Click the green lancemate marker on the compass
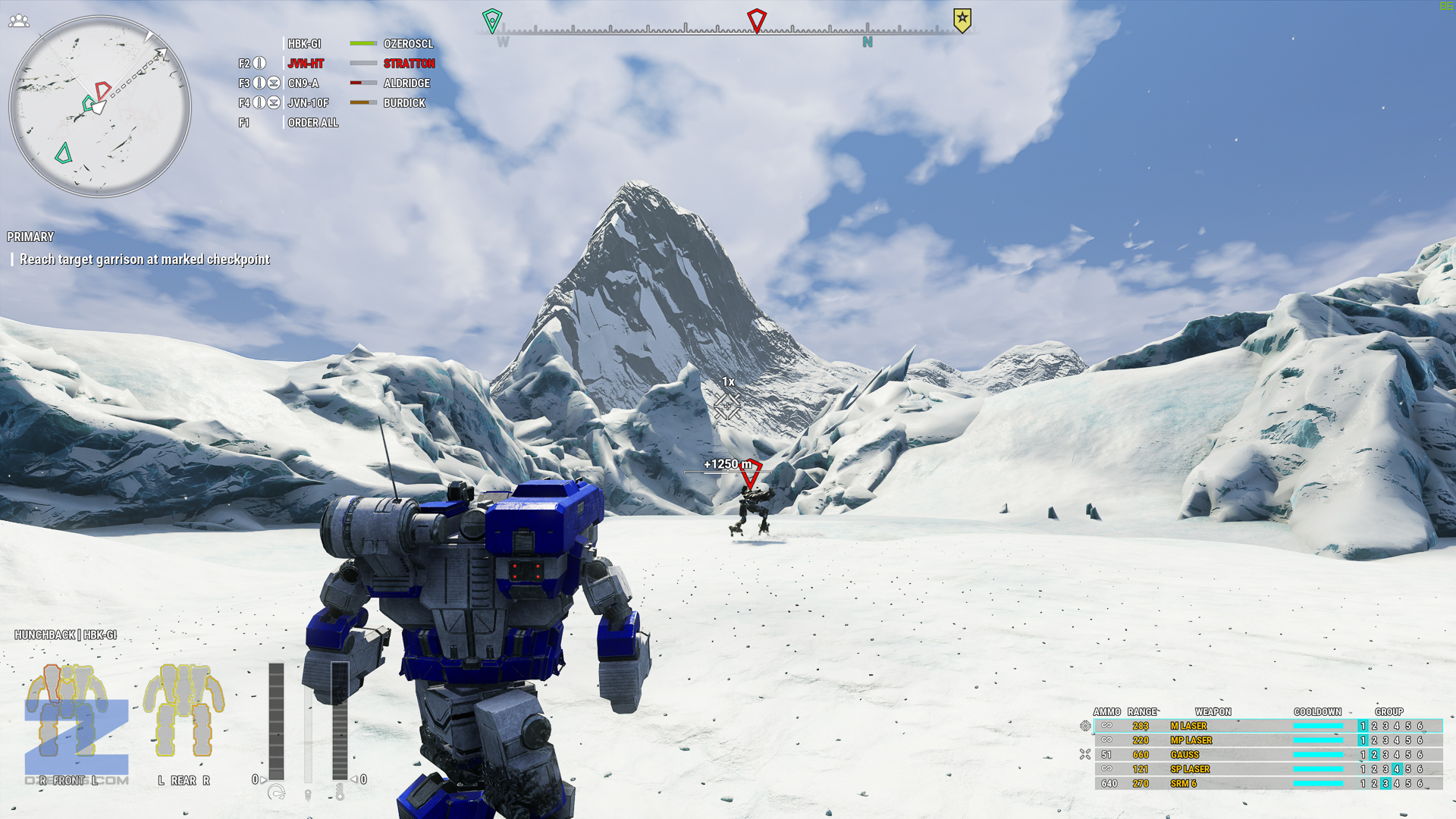Image resolution: width=1456 pixels, height=819 pixels. tap(492, 20)
